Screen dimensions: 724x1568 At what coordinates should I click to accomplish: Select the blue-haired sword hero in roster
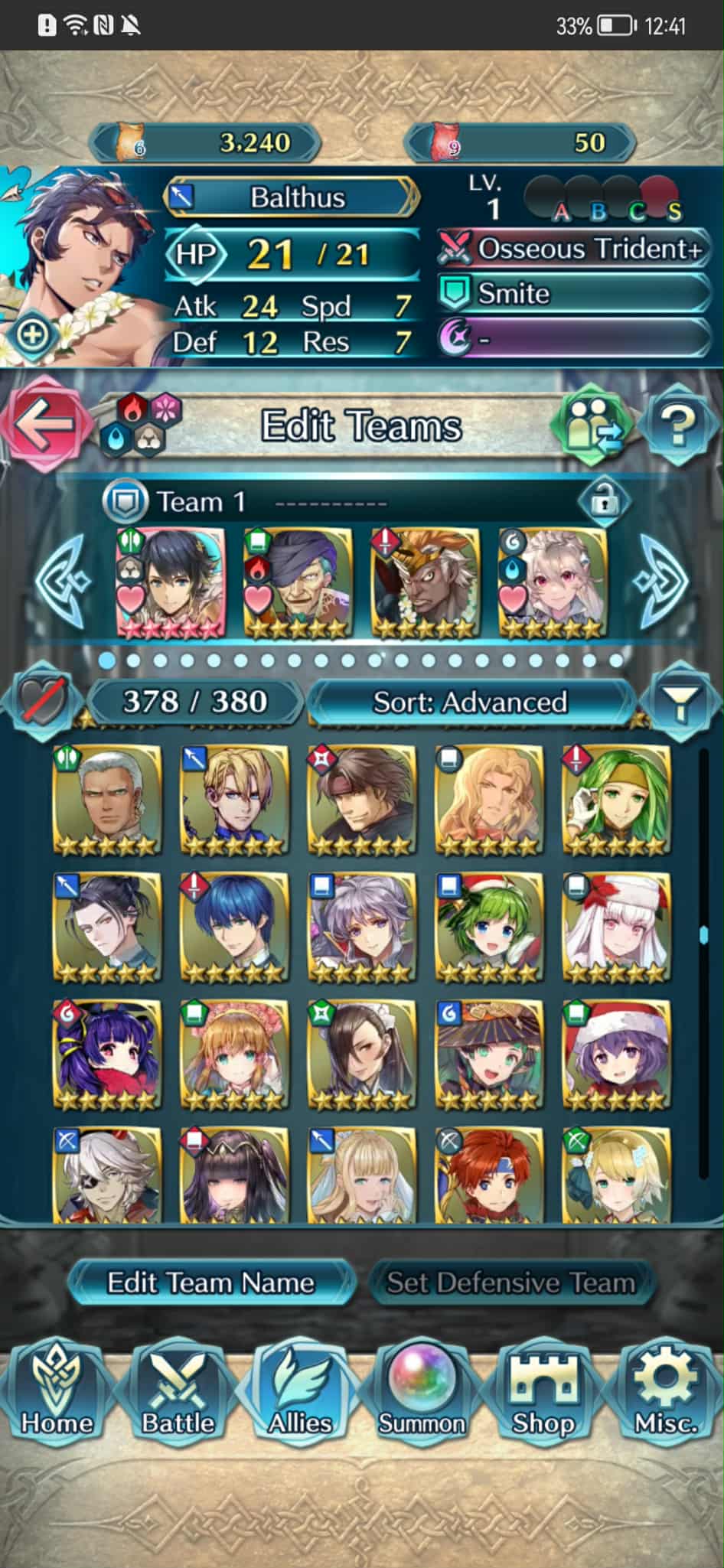[x=233, y=926]
